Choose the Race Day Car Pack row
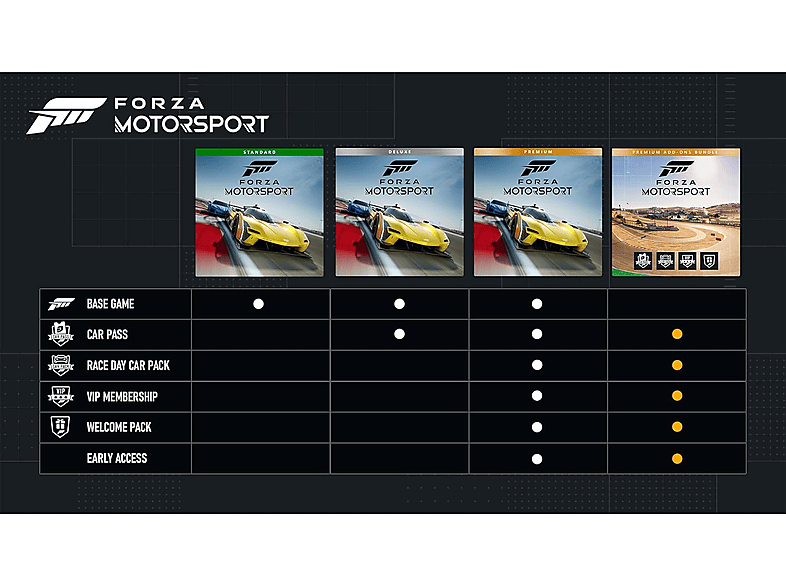Viewport: 786px width, 587px height. coord(127,366)
